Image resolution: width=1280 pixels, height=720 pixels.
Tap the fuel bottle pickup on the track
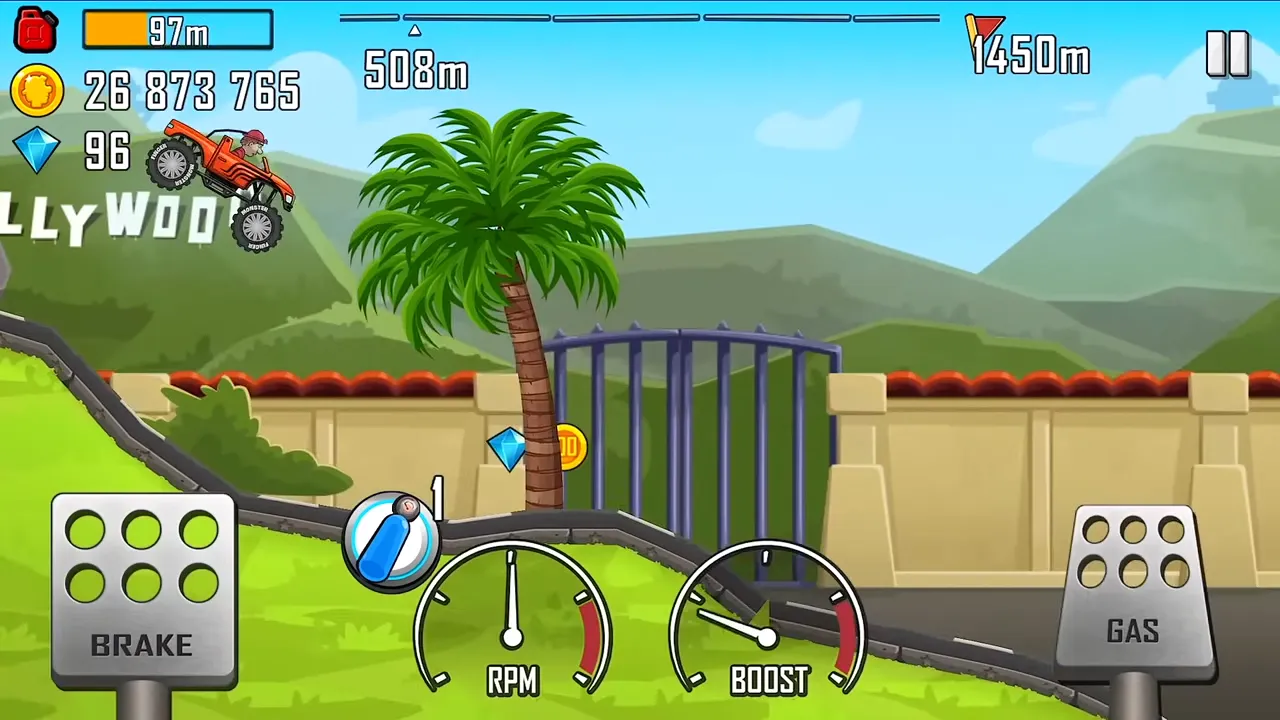(x=392, y=540)
